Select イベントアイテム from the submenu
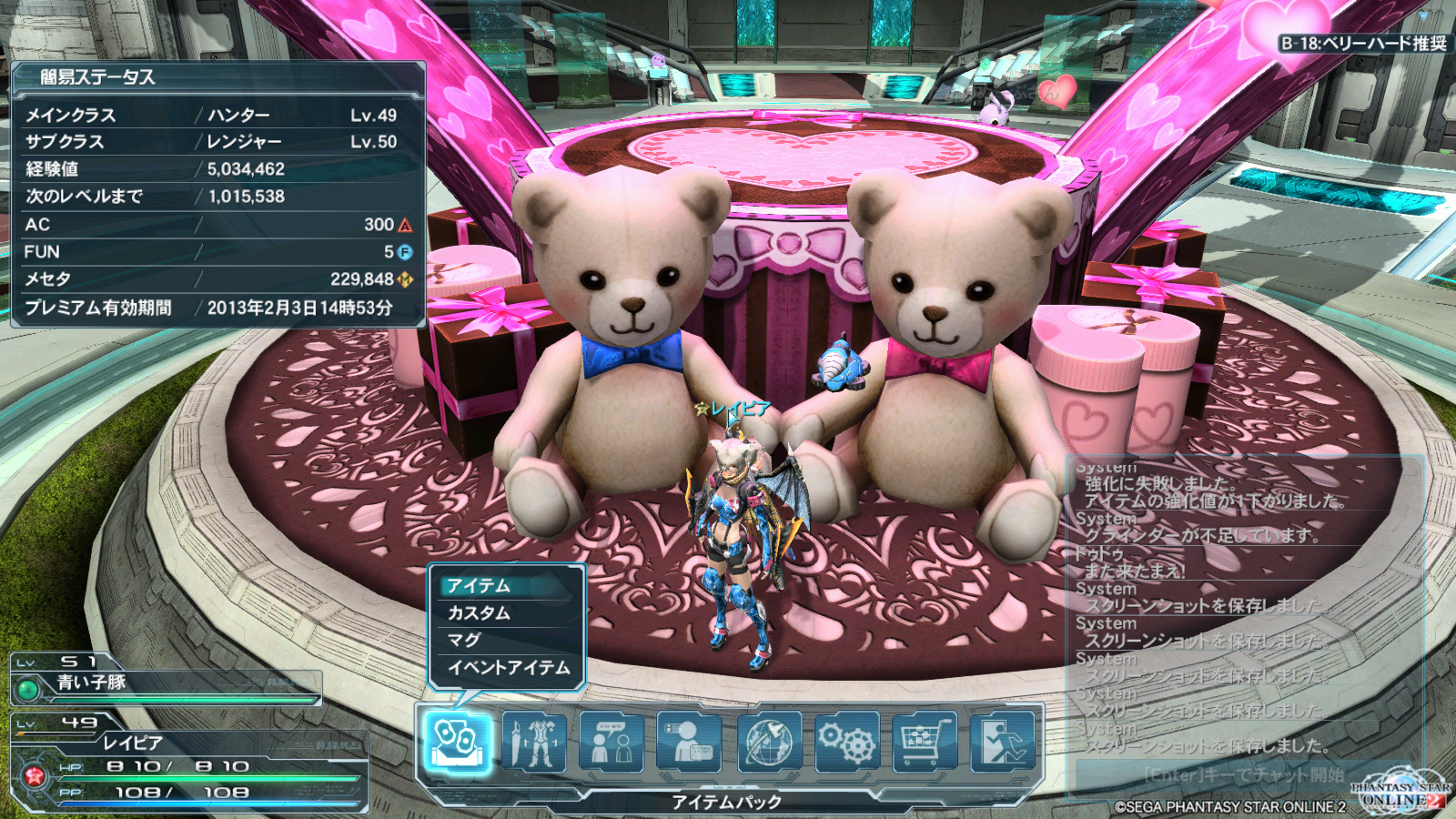This screenshot has height=819, width=1456. (x=508, y=668)
